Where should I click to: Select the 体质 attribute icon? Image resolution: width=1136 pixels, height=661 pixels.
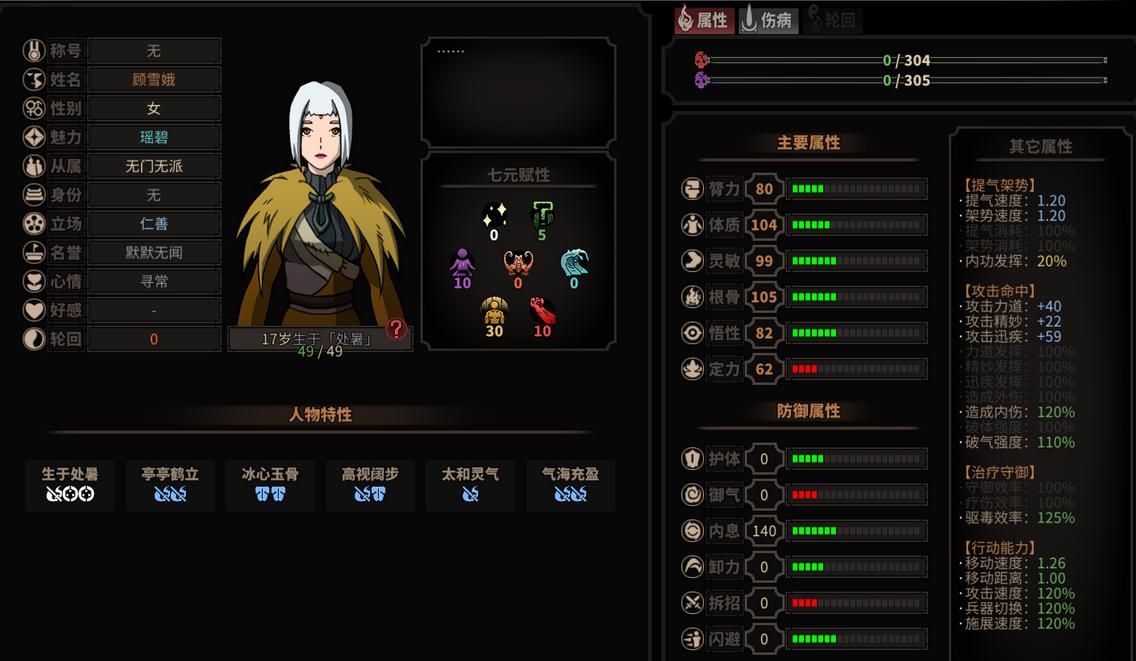point(694,225)
